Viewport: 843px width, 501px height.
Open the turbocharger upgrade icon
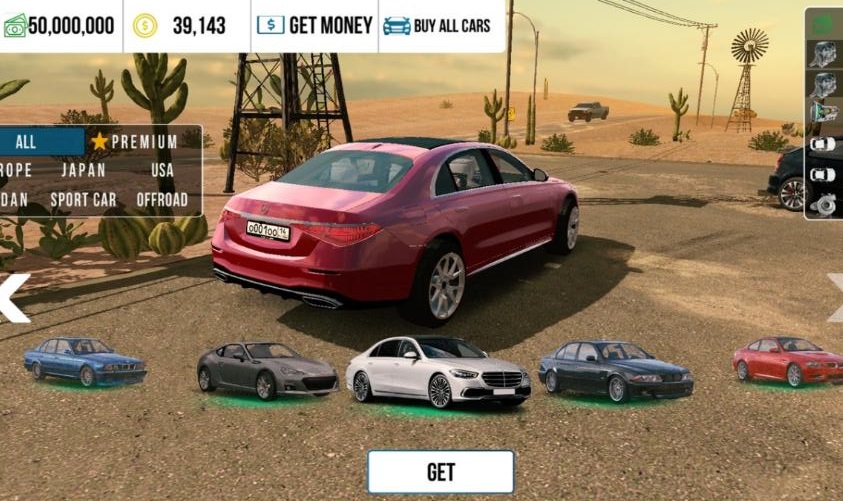[x=824, y=204]
